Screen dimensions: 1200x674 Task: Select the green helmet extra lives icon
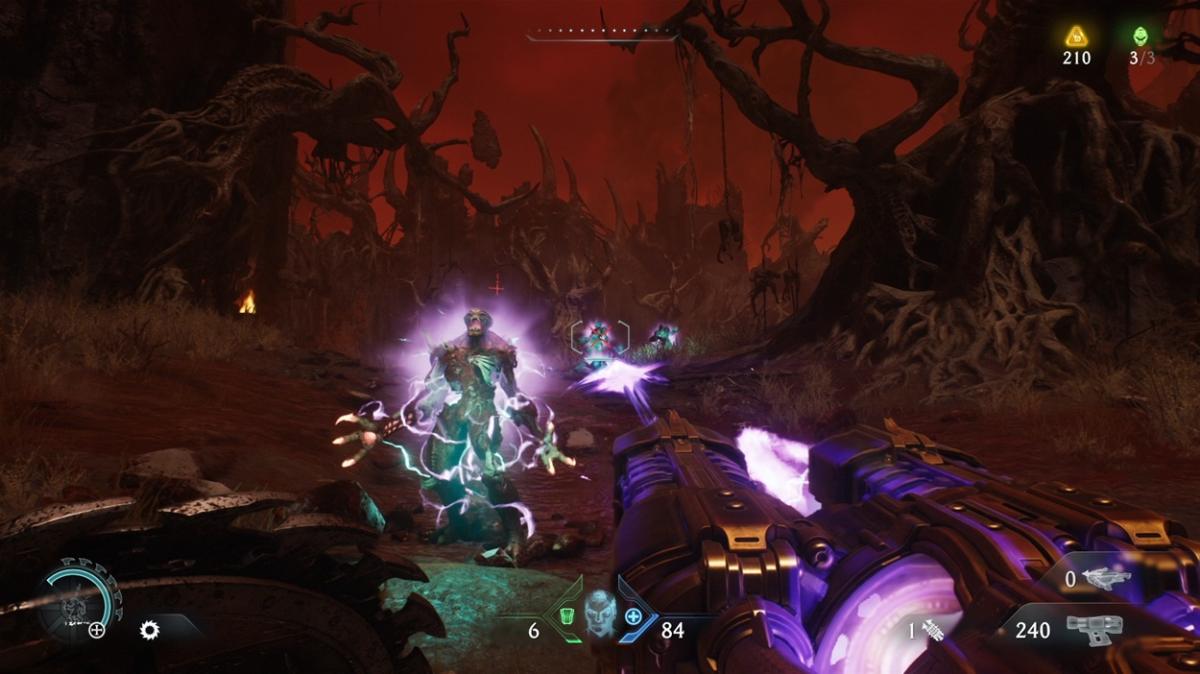click(x=1141, y=36)
